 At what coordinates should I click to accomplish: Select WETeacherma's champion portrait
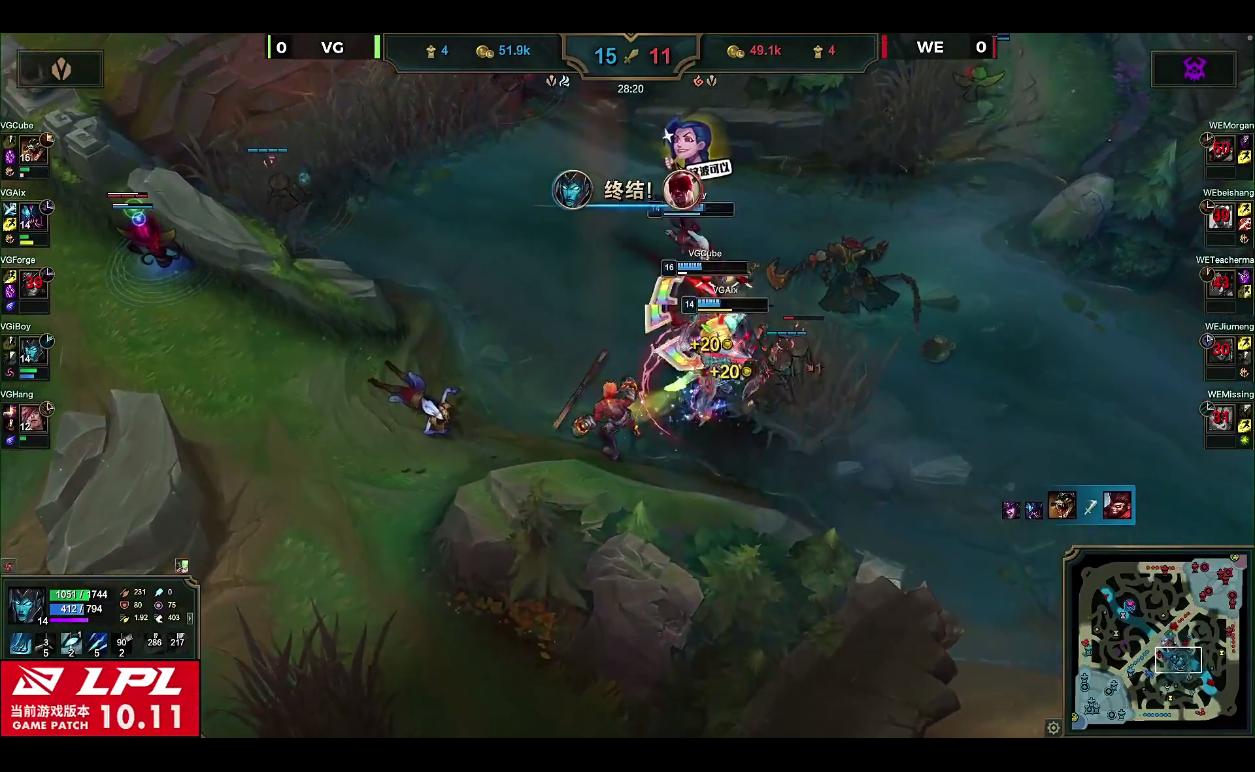[1221, 284]
